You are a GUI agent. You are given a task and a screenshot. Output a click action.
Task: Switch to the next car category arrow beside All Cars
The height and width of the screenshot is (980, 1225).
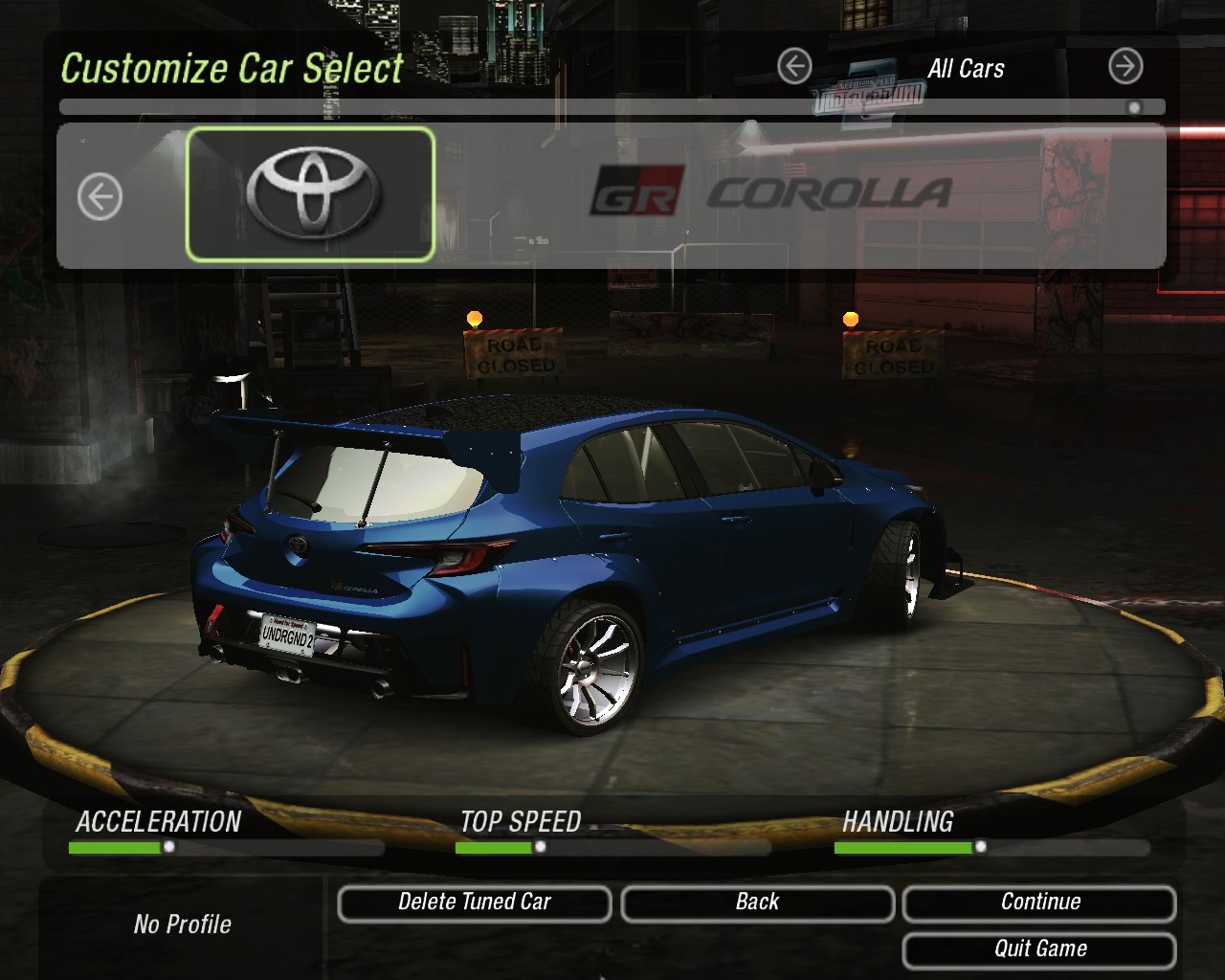click(x=1125, y=67)
